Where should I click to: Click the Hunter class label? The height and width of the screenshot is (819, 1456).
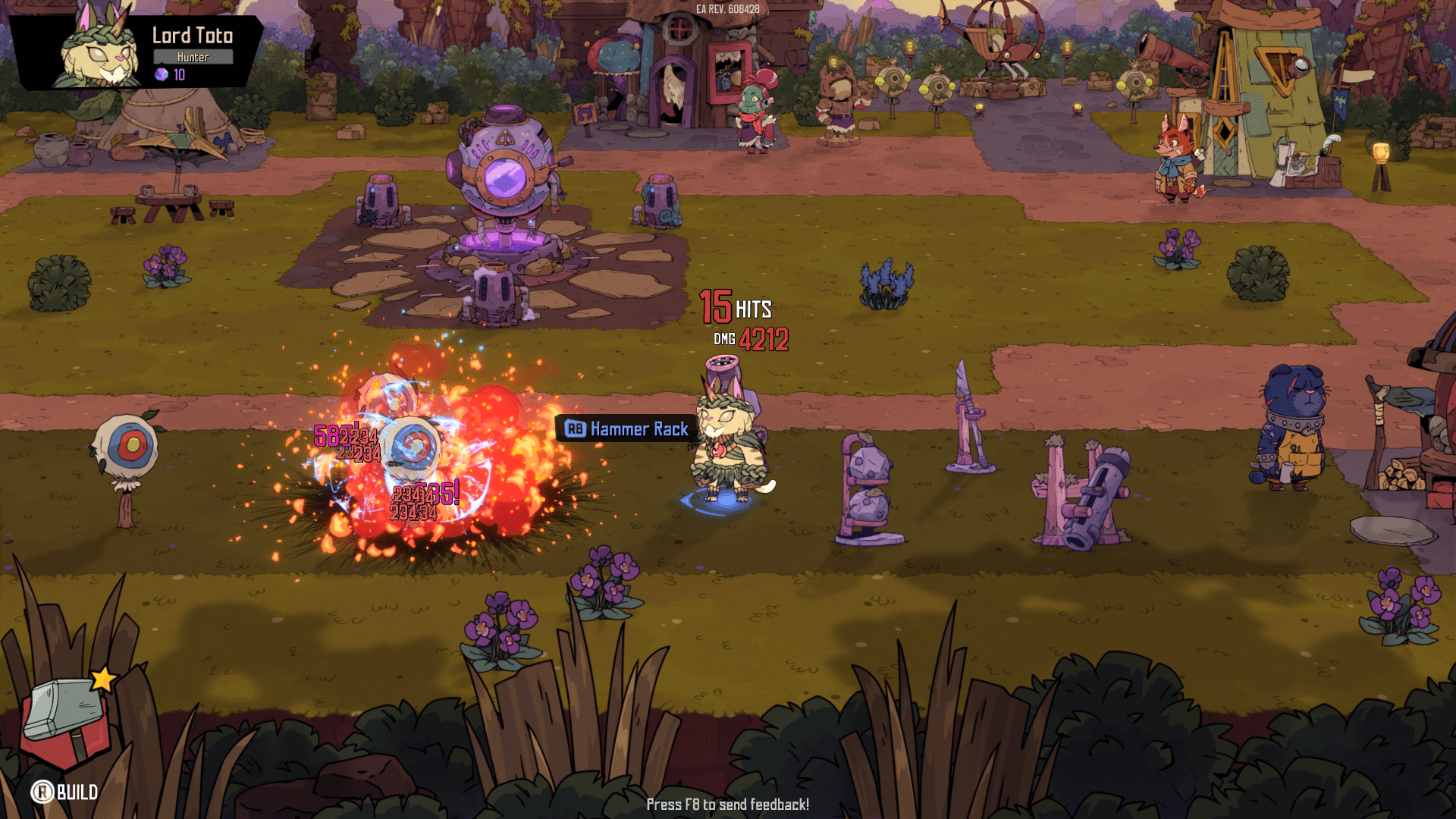click(x=193, y=56)
